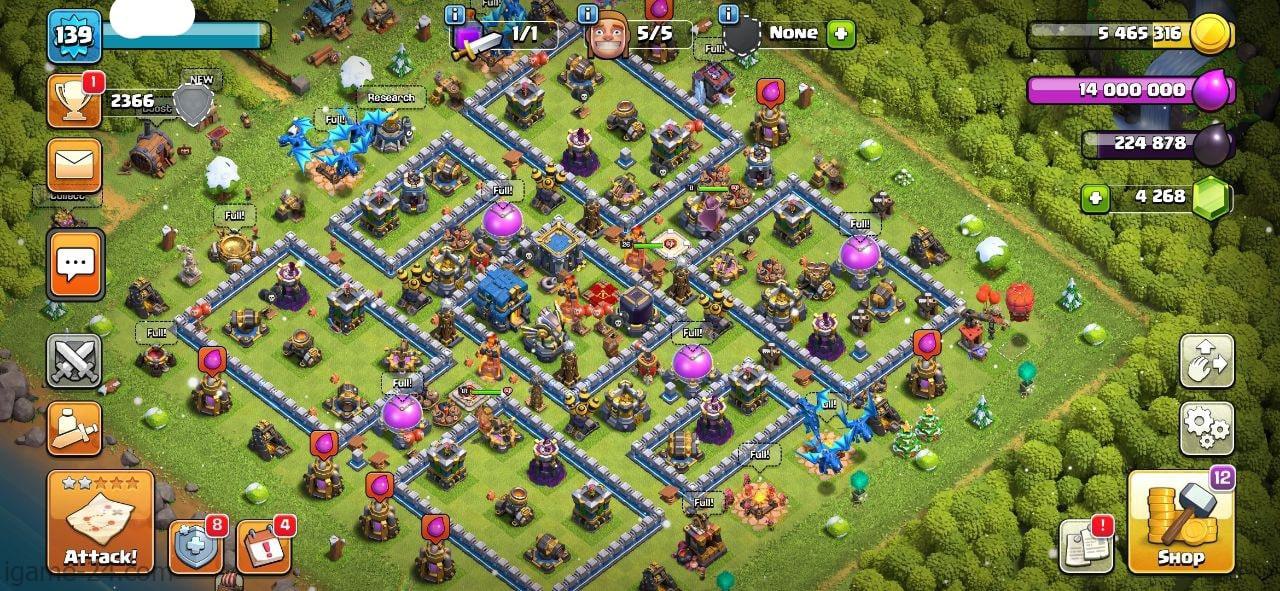Screen dimensions: 1280x591
Task: Open the chat speech bubble
Action: [x=75, y=264]
